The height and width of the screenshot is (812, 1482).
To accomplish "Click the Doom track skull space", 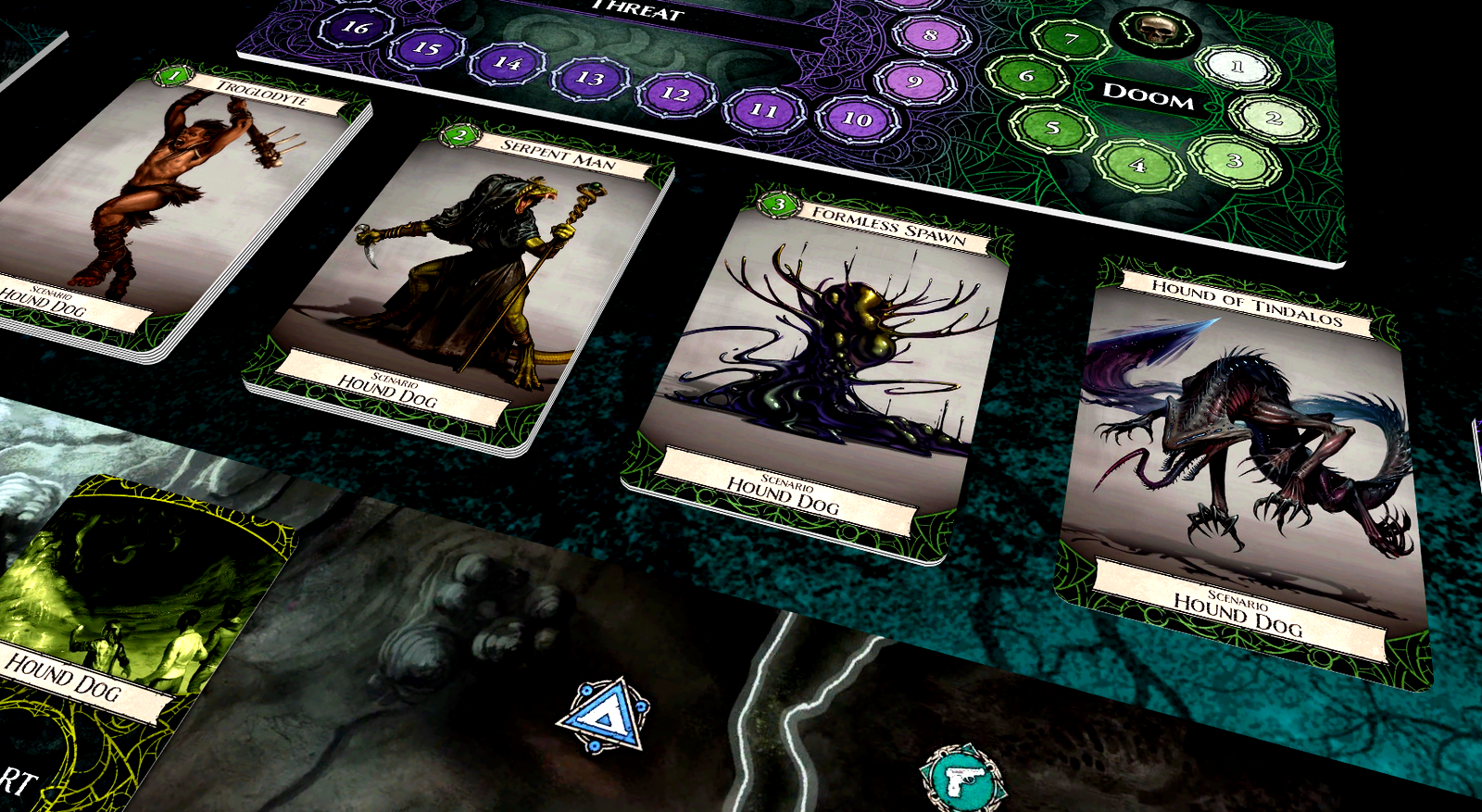I will [1154, 32].
